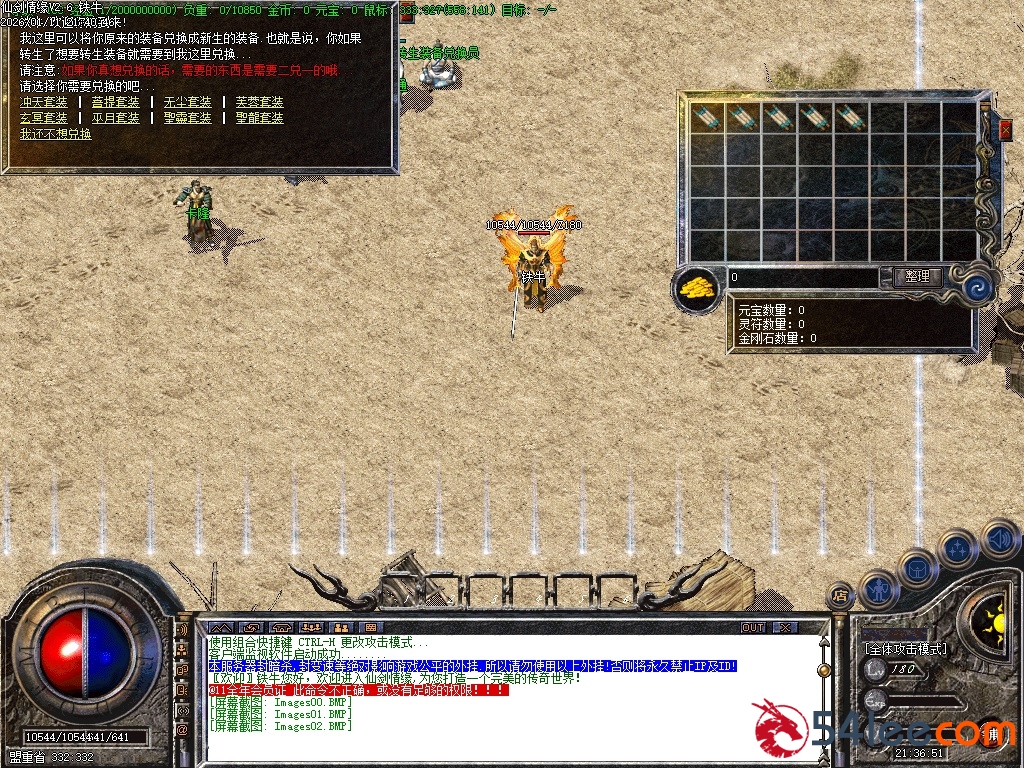1024x768 pixels.
Task: Open the character figure round button
Action: [880, 590]
